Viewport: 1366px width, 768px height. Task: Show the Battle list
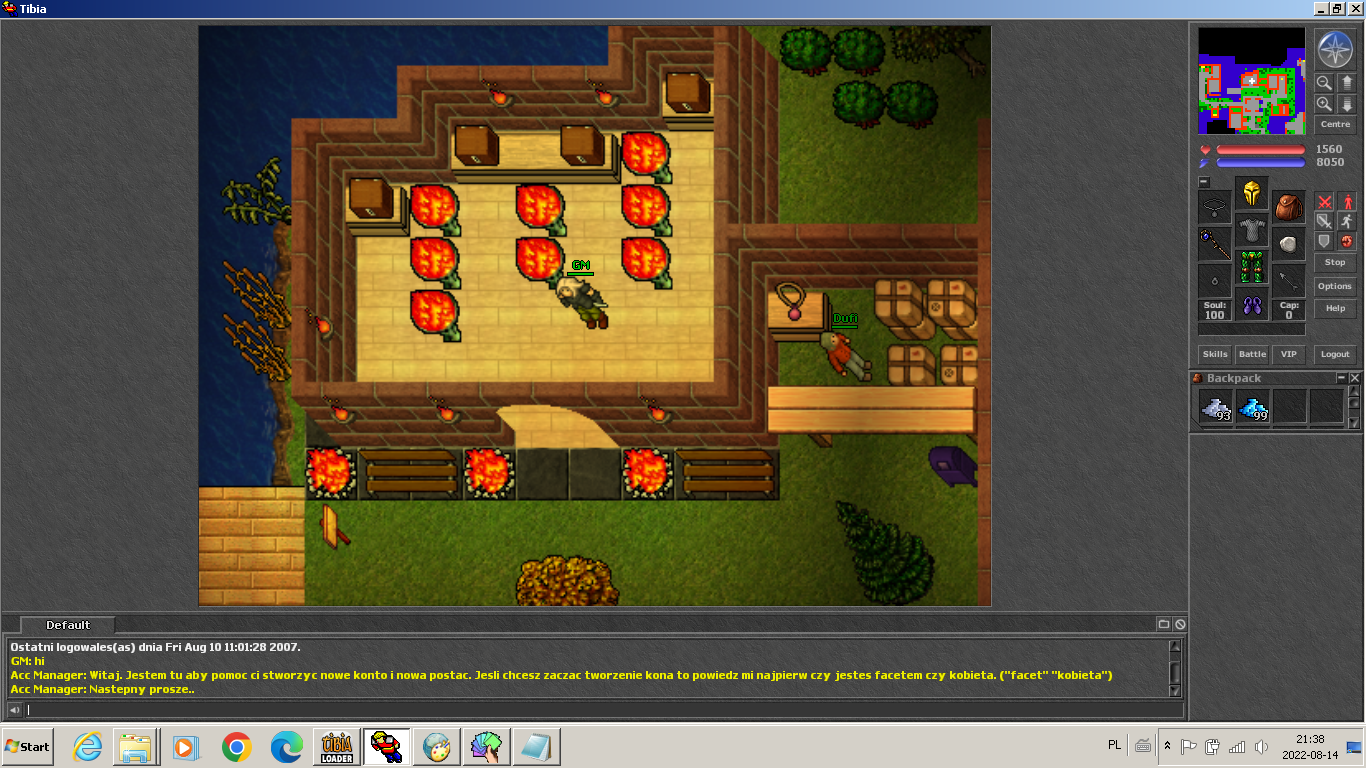pyautogui.click(x=1252, y=354)
